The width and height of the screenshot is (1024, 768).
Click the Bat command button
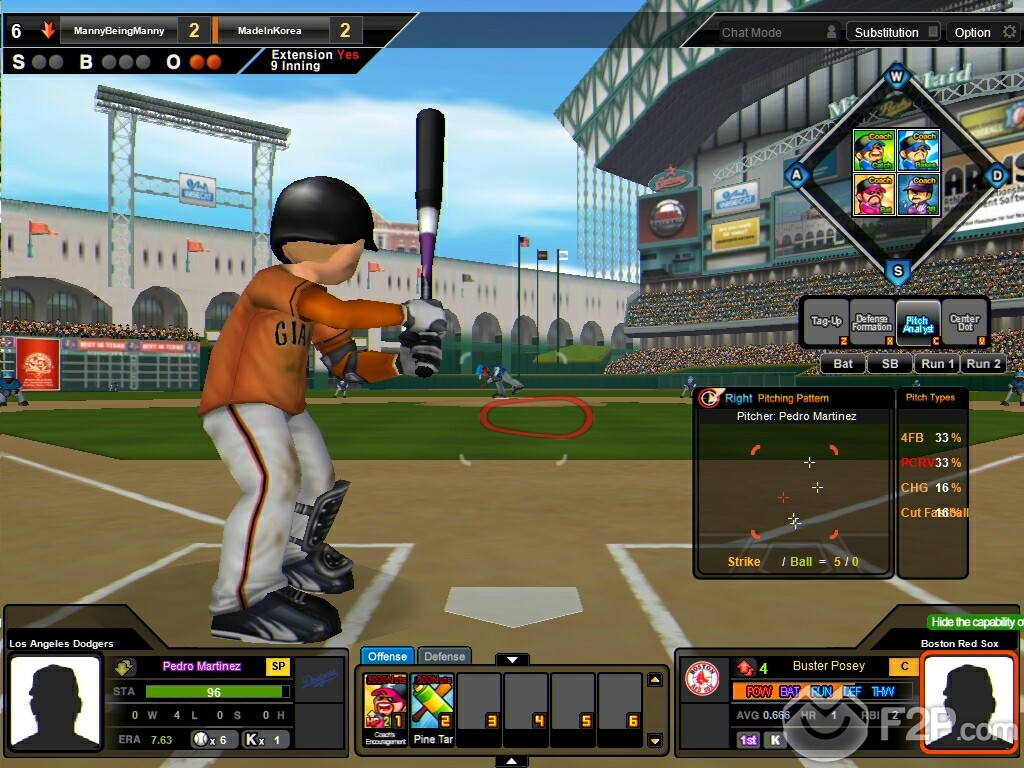pyautogui.click(x=843, y=364)
